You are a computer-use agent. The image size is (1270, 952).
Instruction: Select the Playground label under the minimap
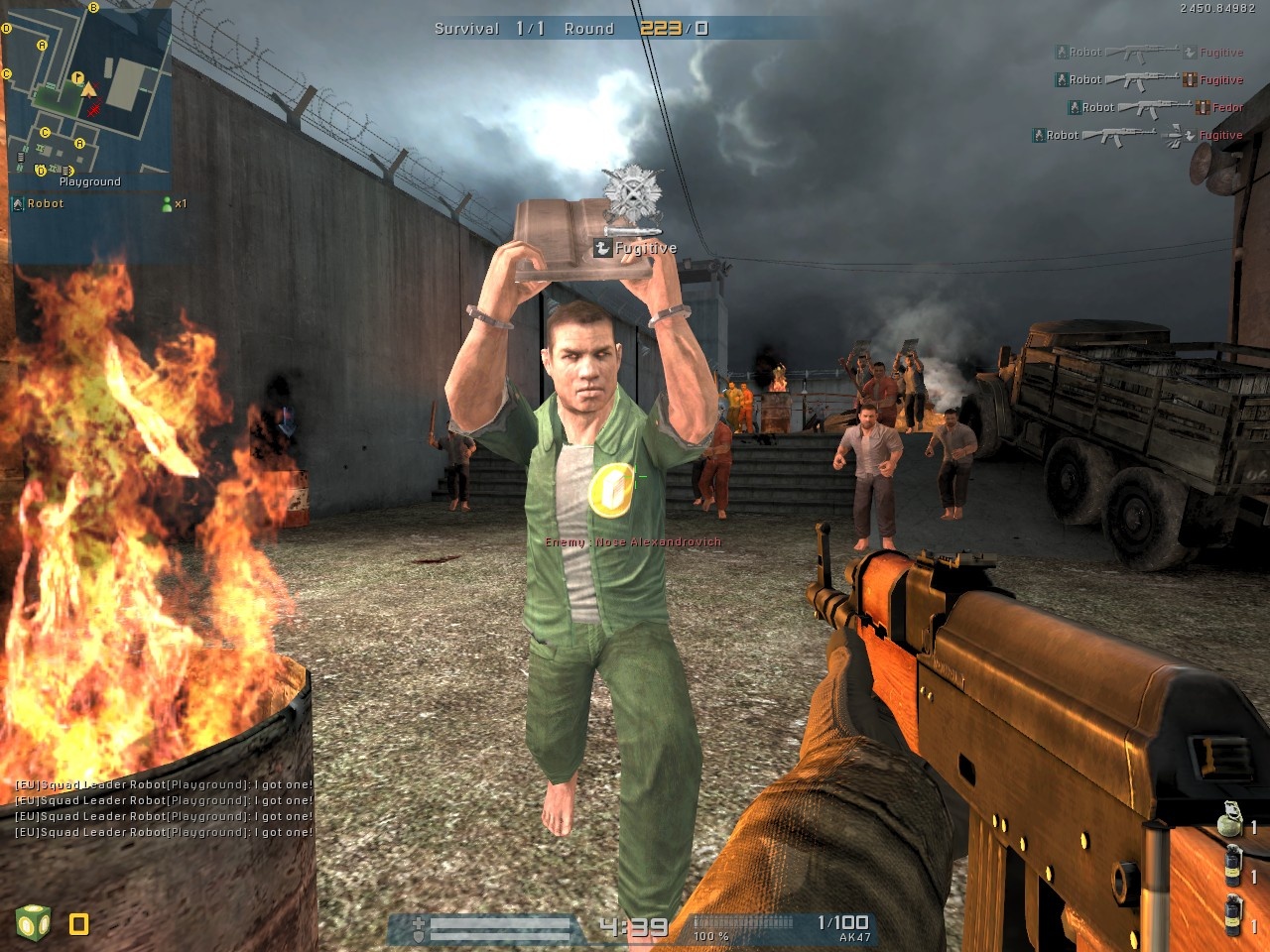88,181
